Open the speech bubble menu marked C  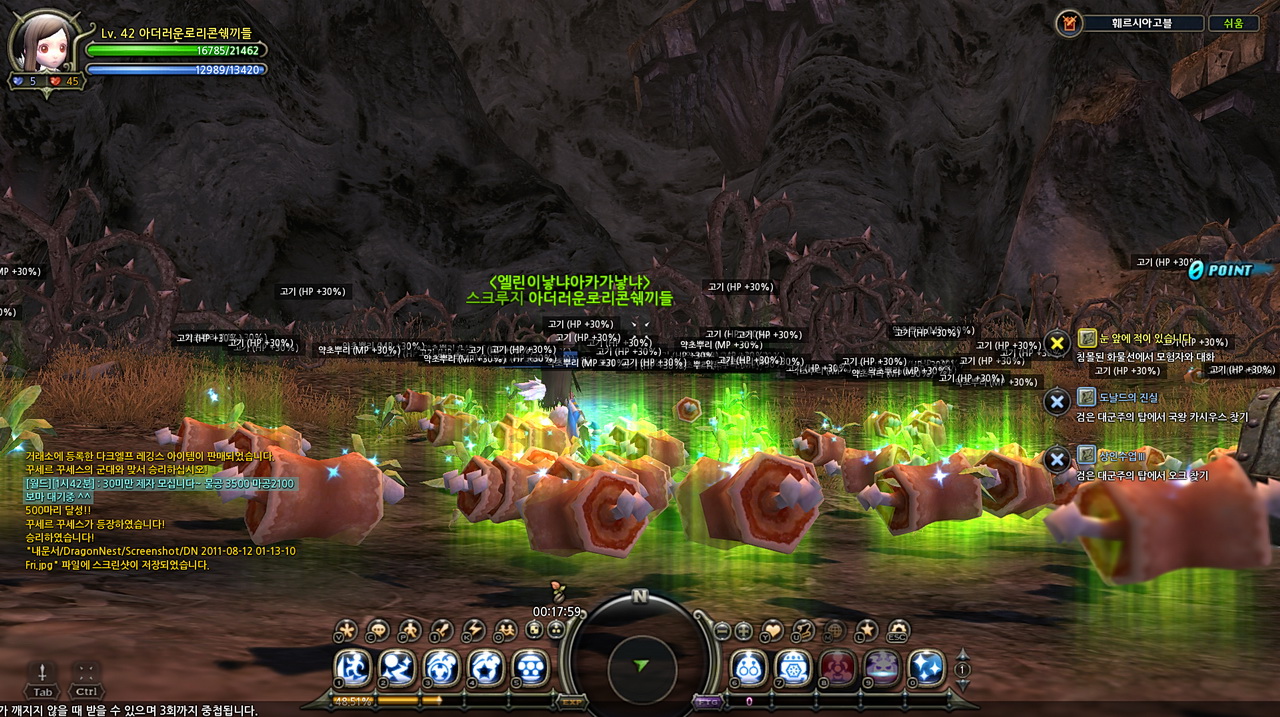click(x=377, y=630)
